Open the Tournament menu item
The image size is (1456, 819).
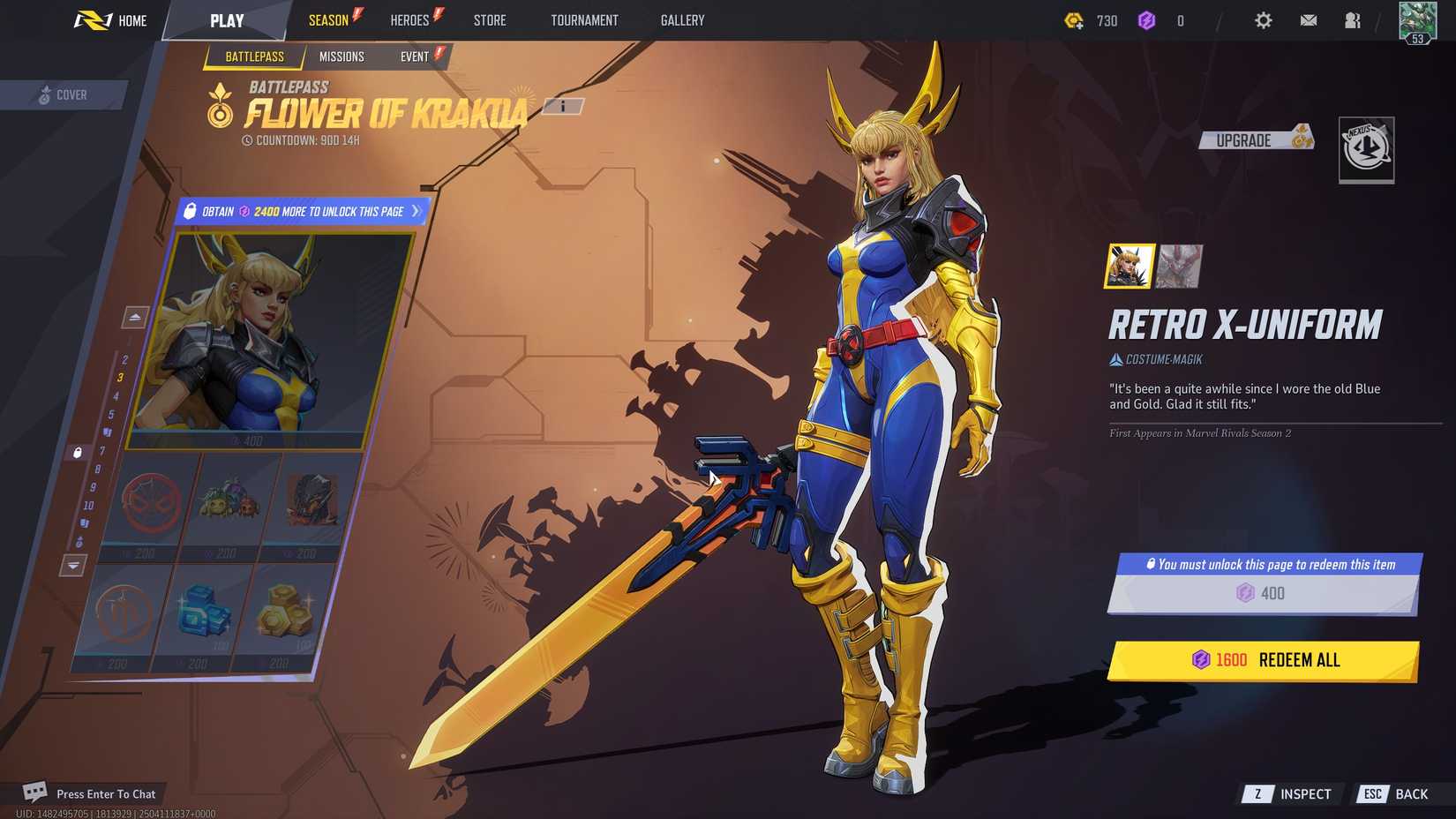(x=584, y=20)
